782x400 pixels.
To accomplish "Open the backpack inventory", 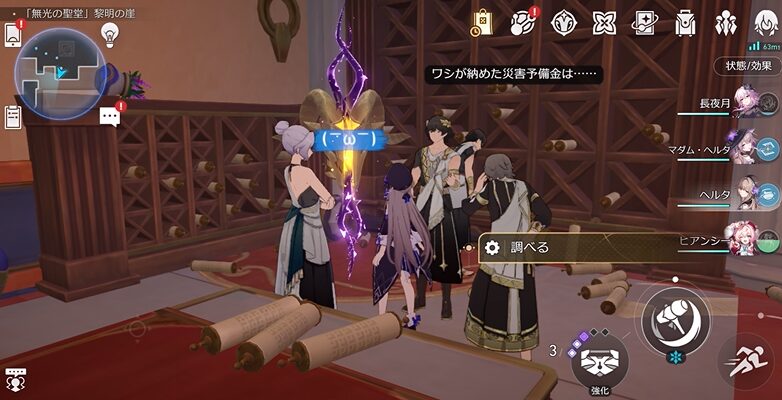I will (685, 22).
